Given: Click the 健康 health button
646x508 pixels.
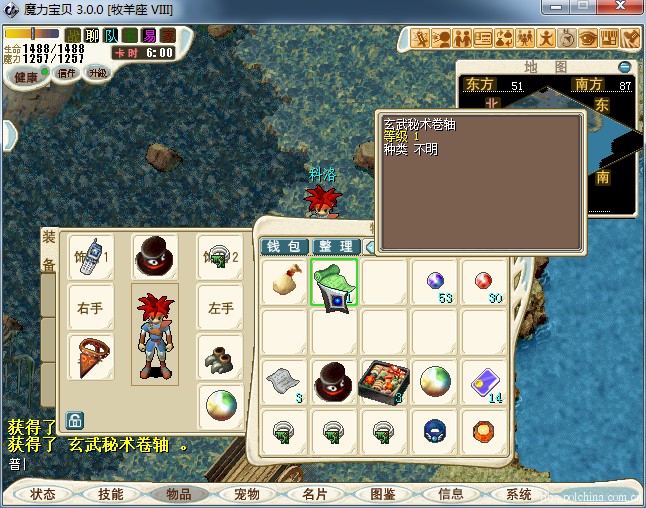Looking at the screenshot, I should [27, 77].
